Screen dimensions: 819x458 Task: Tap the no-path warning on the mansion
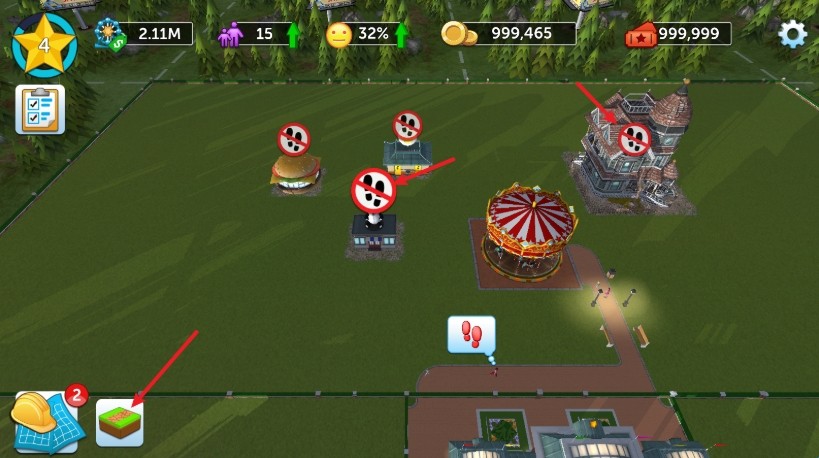point(635,139)
